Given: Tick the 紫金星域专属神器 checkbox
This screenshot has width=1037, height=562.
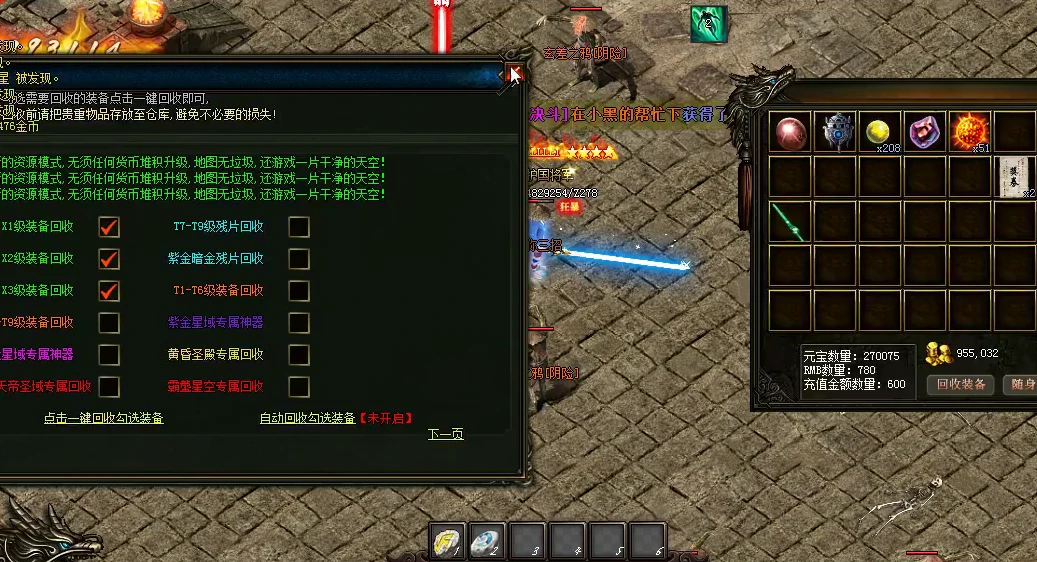Looking at the screenshot, I should 299,323.
